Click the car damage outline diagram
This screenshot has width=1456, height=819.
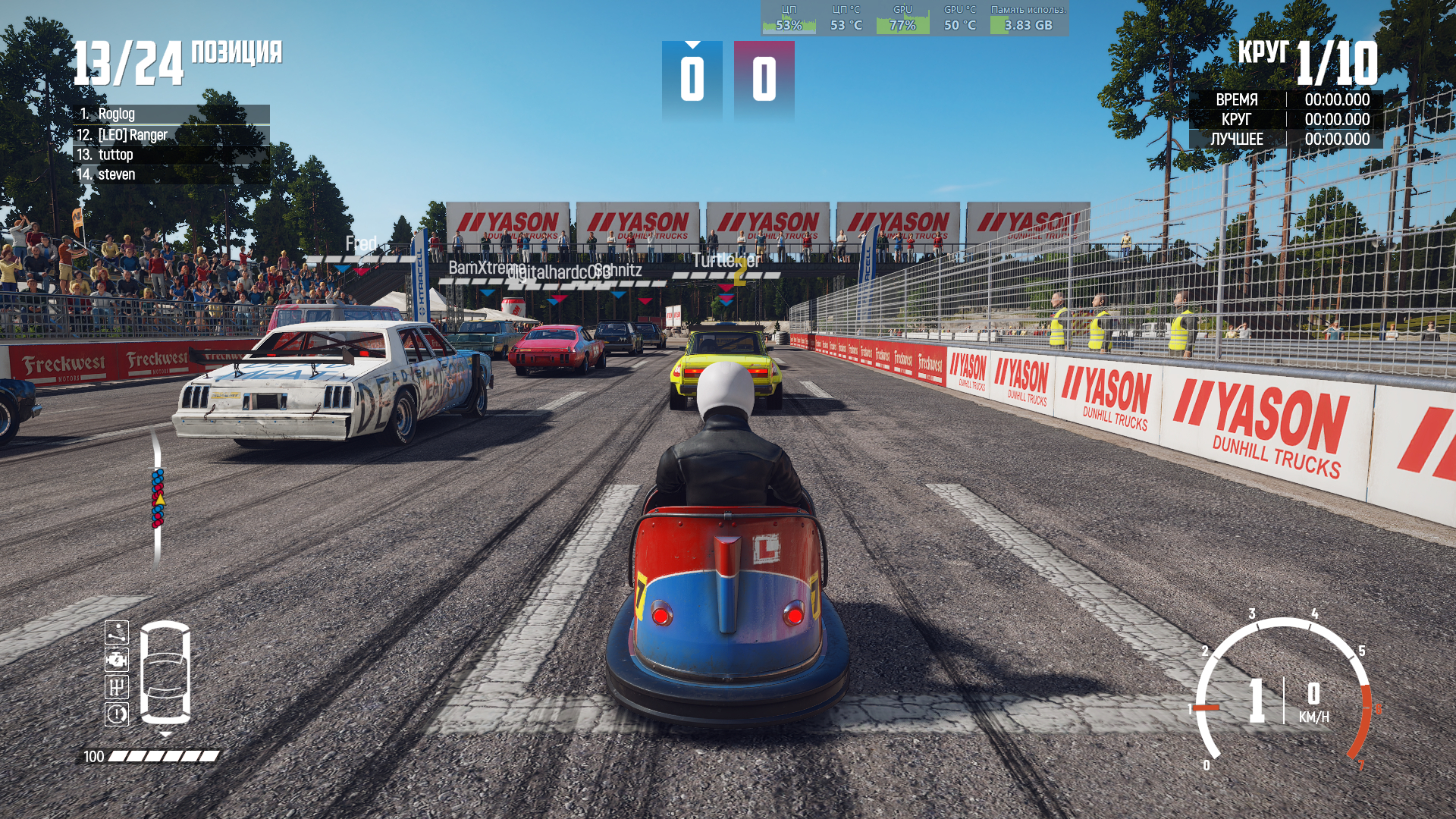pos(165,673)
